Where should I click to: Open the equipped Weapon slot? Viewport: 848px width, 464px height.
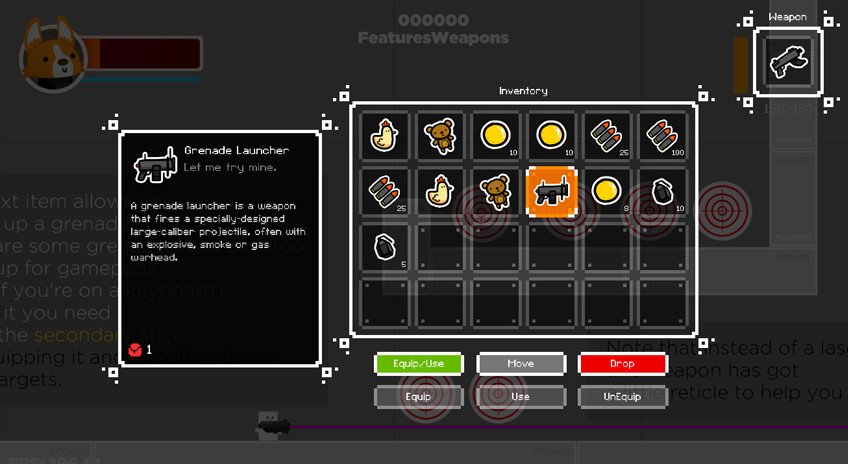(787, 62)
